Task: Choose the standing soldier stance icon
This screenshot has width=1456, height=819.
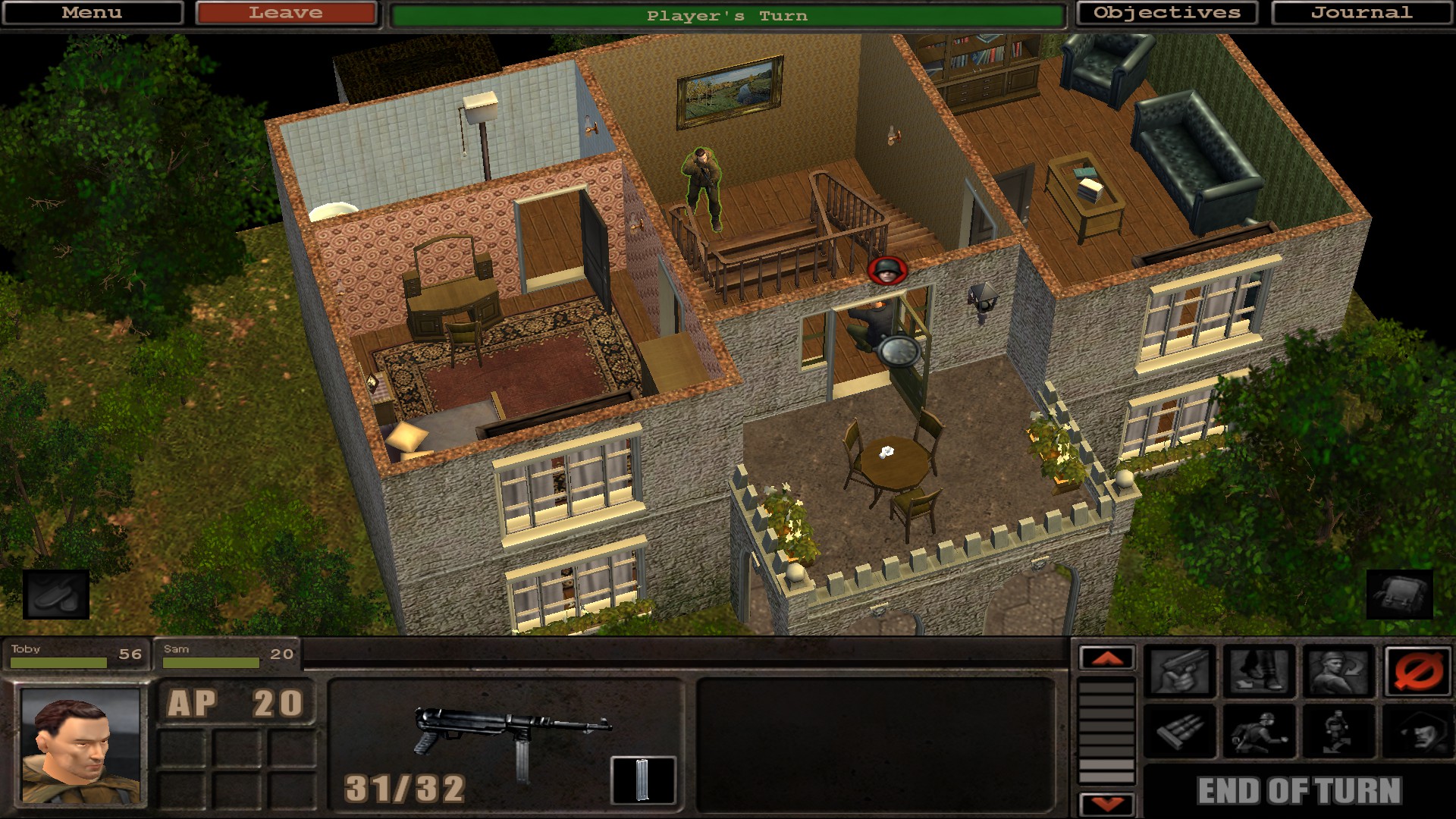Action: (x=1338, y=732)
